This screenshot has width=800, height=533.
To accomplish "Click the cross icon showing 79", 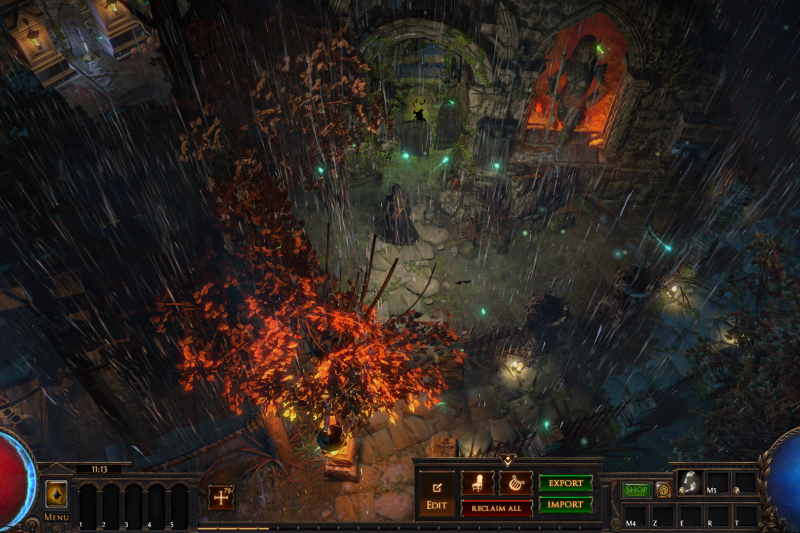I will pyautogui.click(x=220, y=496).
